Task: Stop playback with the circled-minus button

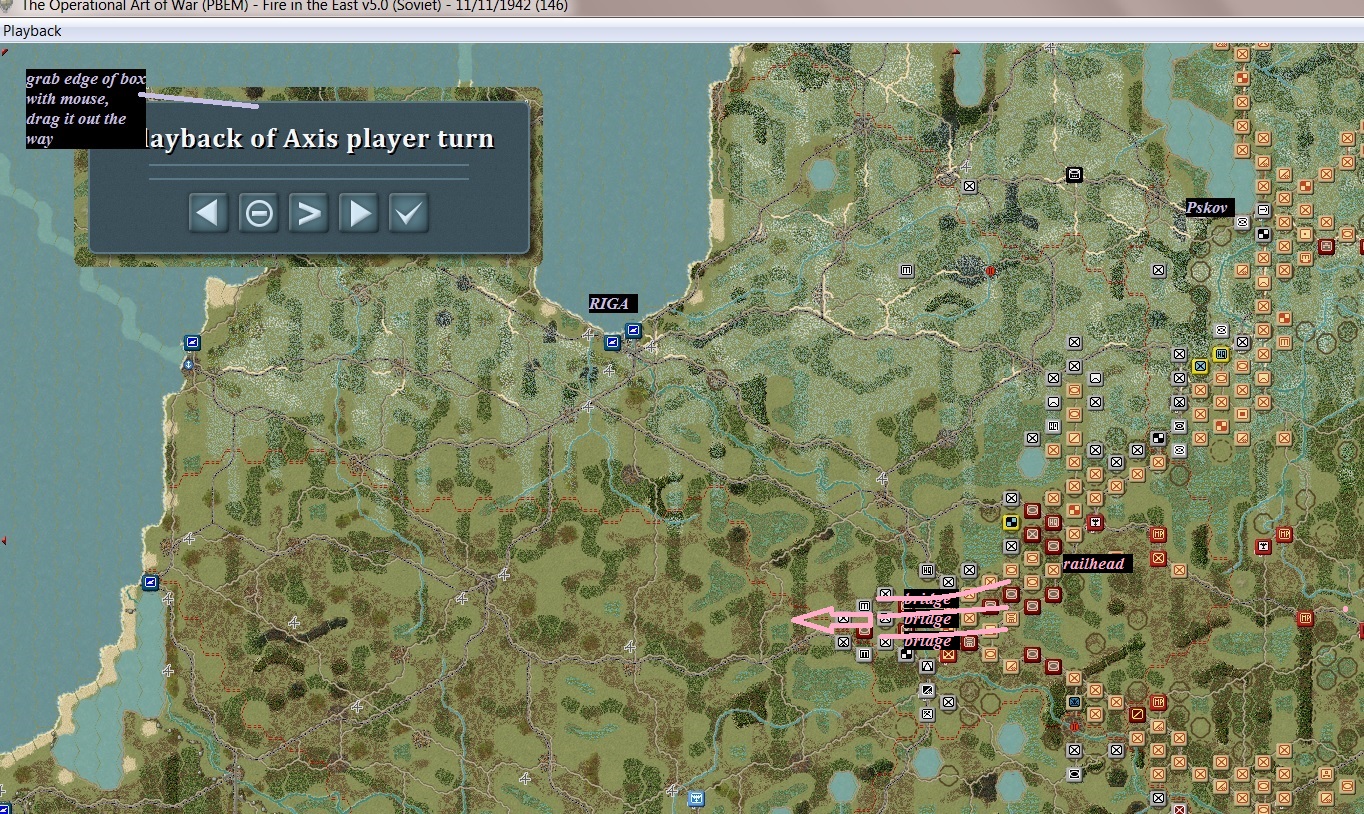Action: click(258, 212)
